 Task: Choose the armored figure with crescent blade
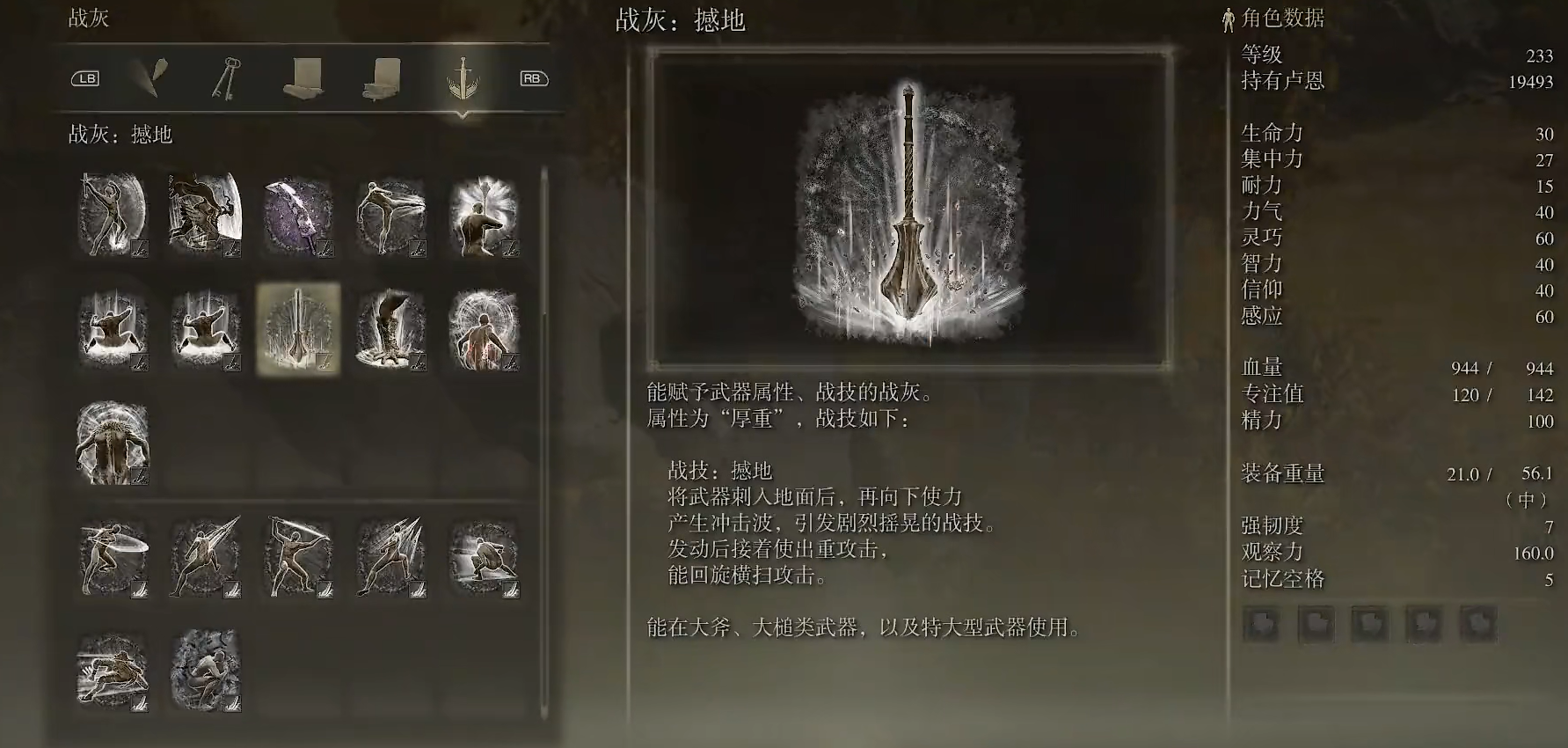point(205,216)
